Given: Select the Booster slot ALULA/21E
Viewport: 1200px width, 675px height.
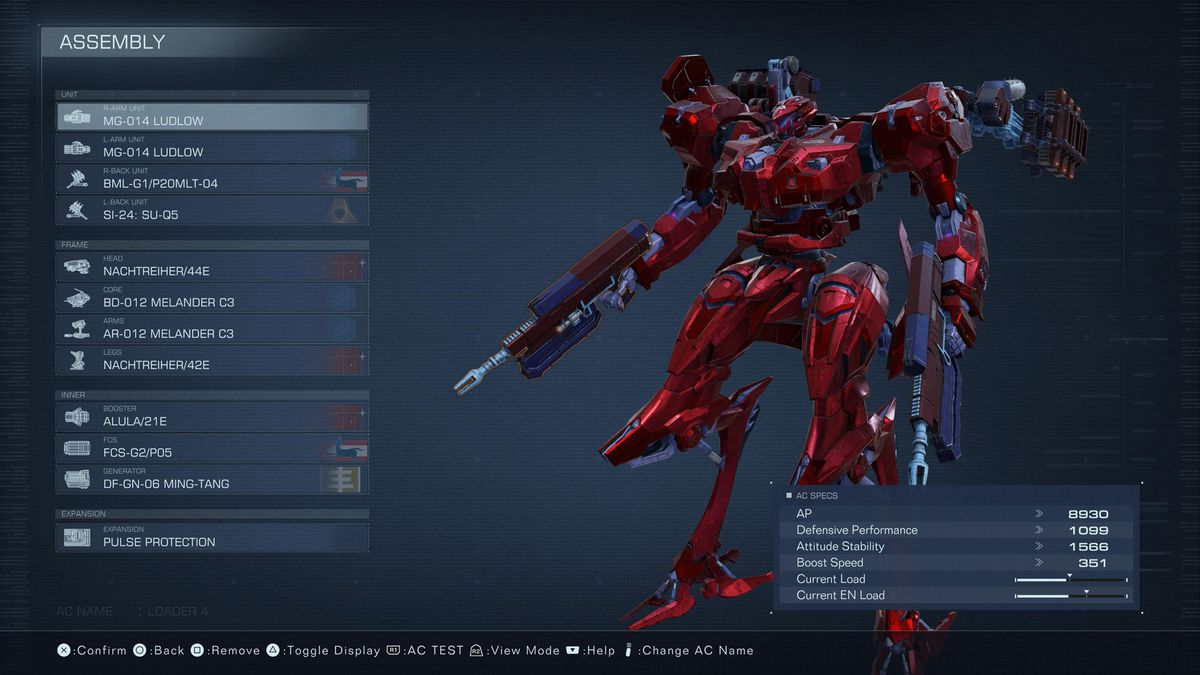Looking at the screenshot, I should click(x=212, y=417).
